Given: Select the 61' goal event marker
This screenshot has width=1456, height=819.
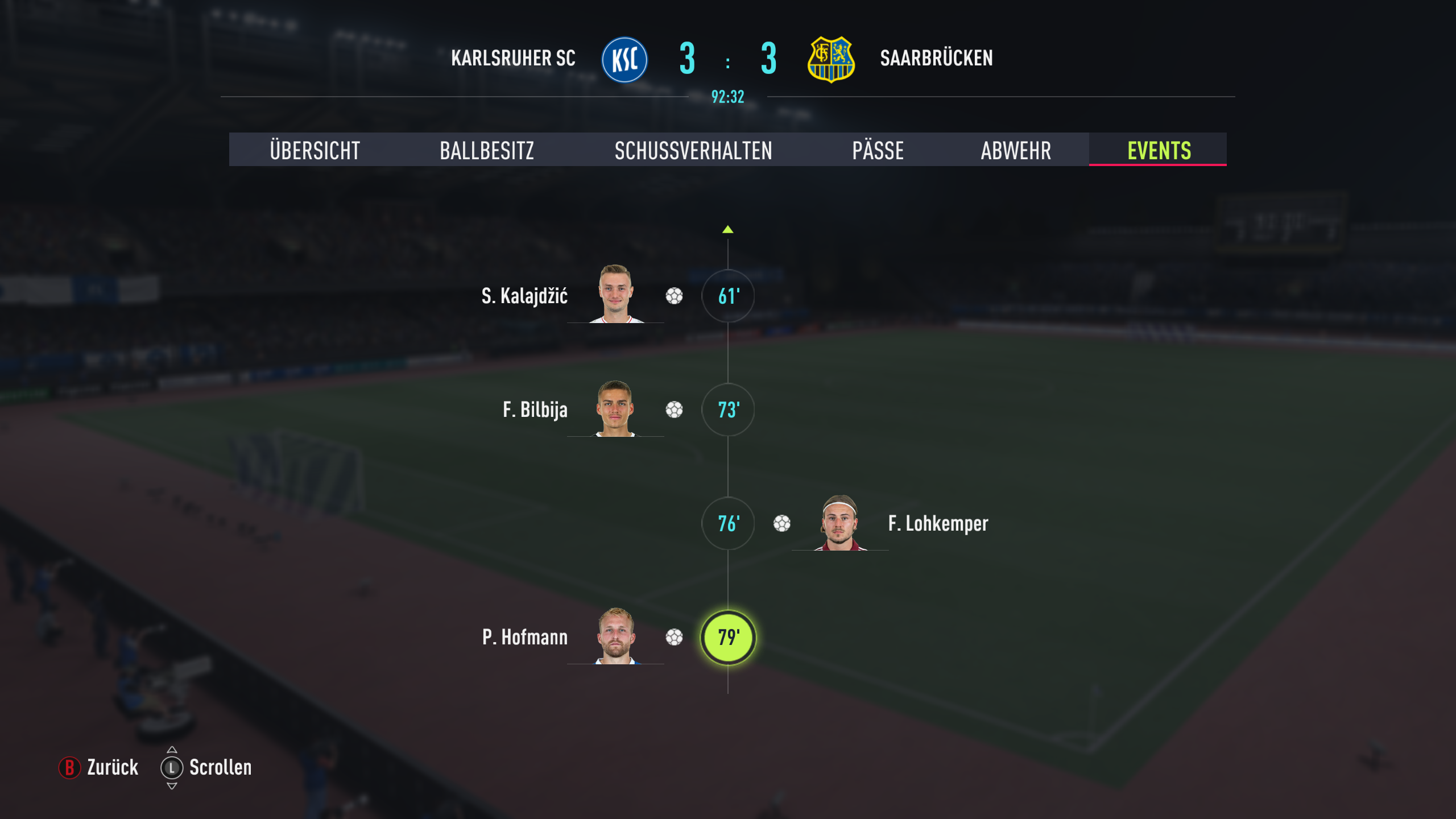Looking at the screenshot, I should (x=728, y=296).
